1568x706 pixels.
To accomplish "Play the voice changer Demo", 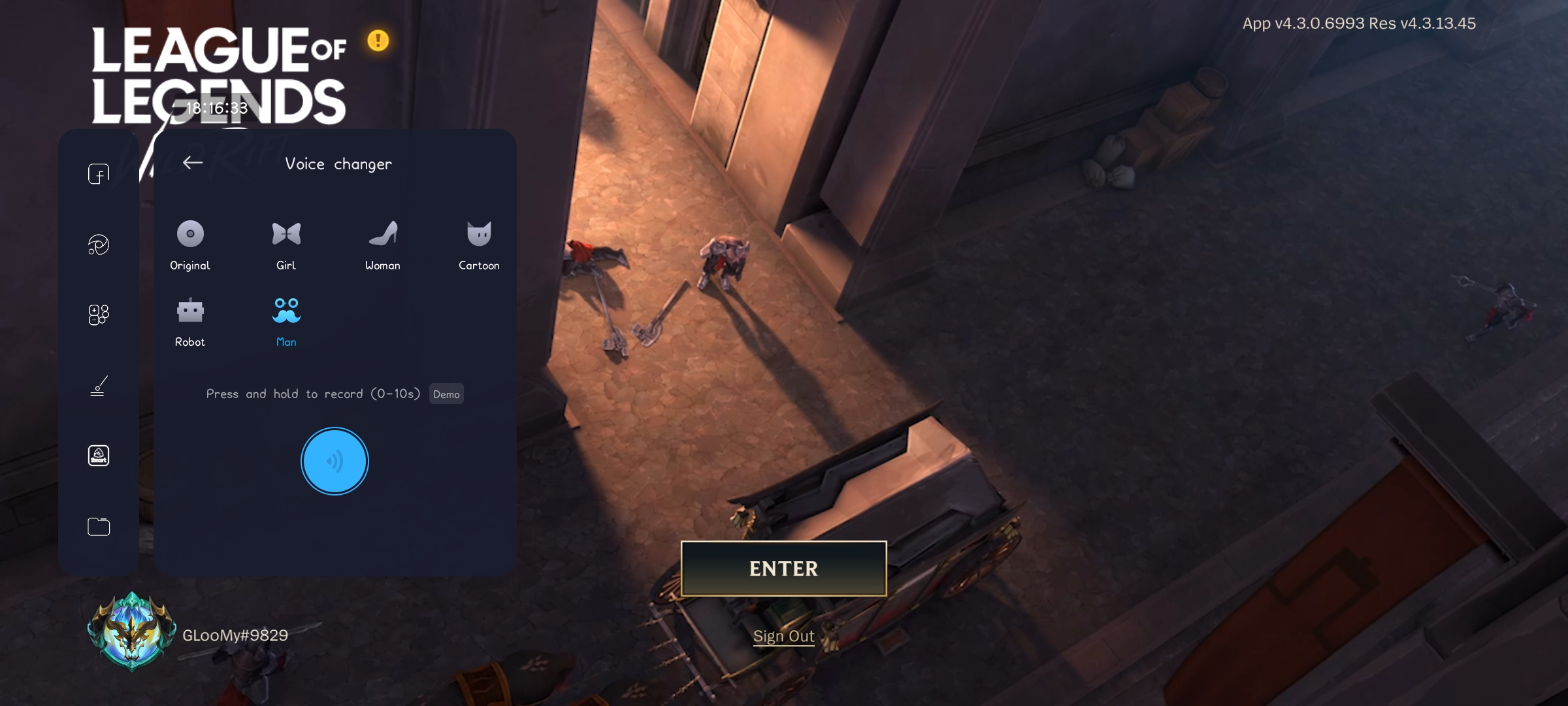I will pyautogui.click(x=446, y=394).
